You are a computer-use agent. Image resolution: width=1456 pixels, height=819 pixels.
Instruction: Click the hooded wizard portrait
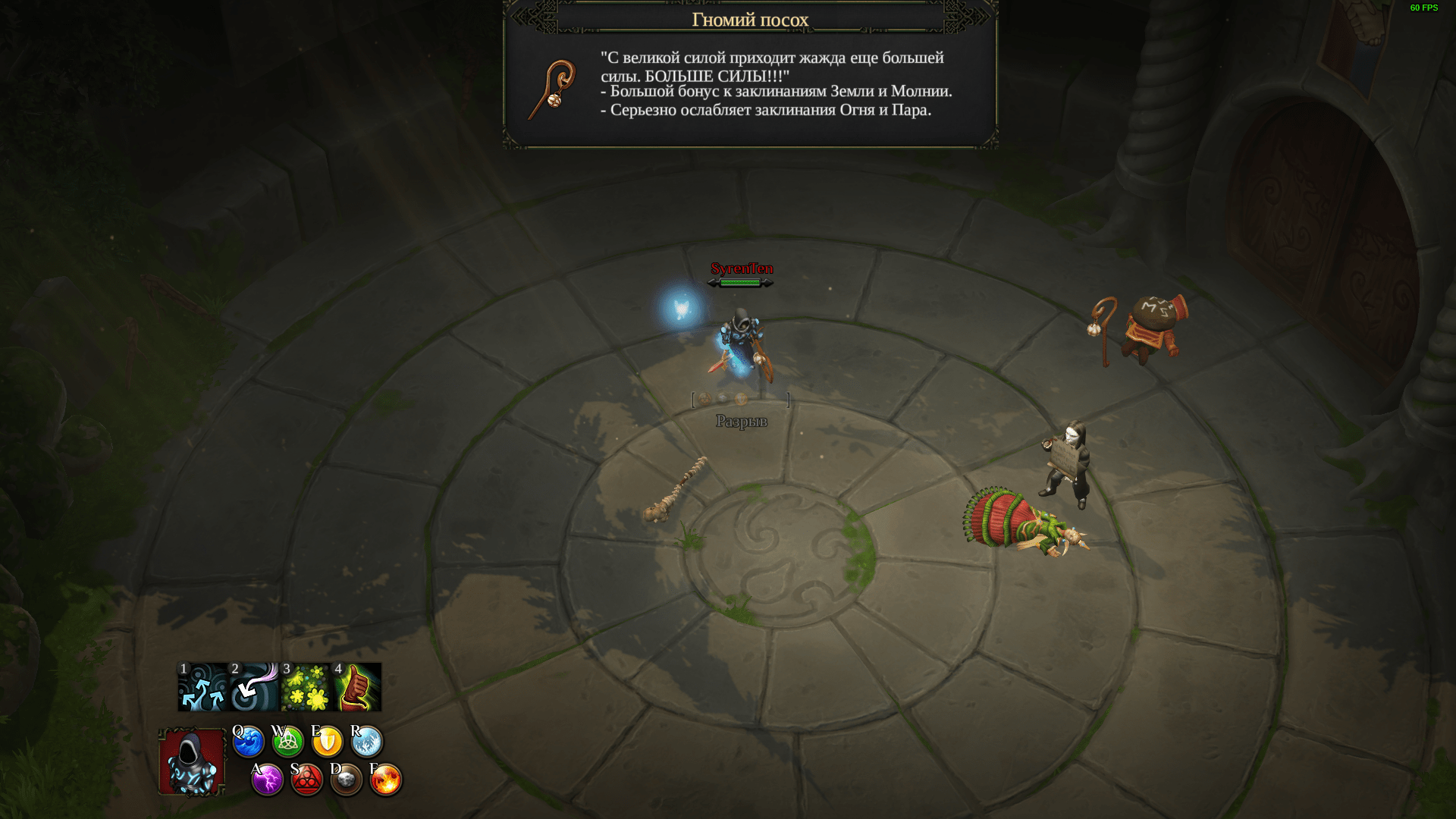click(192, 761)
